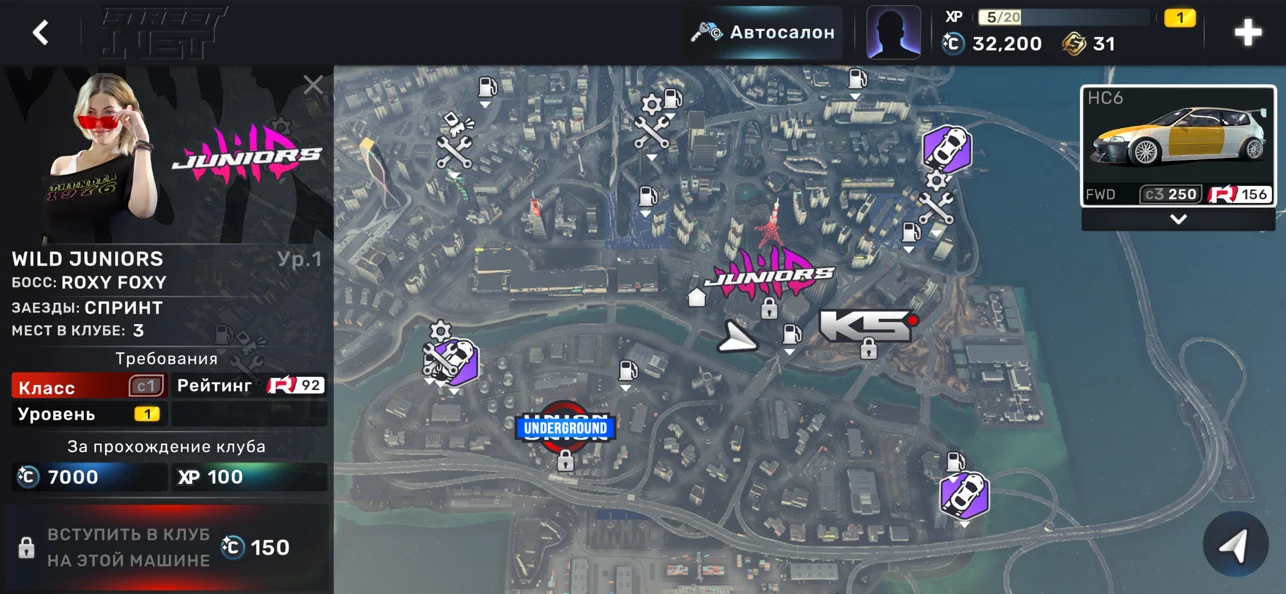Center map with the navigation arrow button
Viewport: 1286px width, 594px height.
tap(1237, 545)
